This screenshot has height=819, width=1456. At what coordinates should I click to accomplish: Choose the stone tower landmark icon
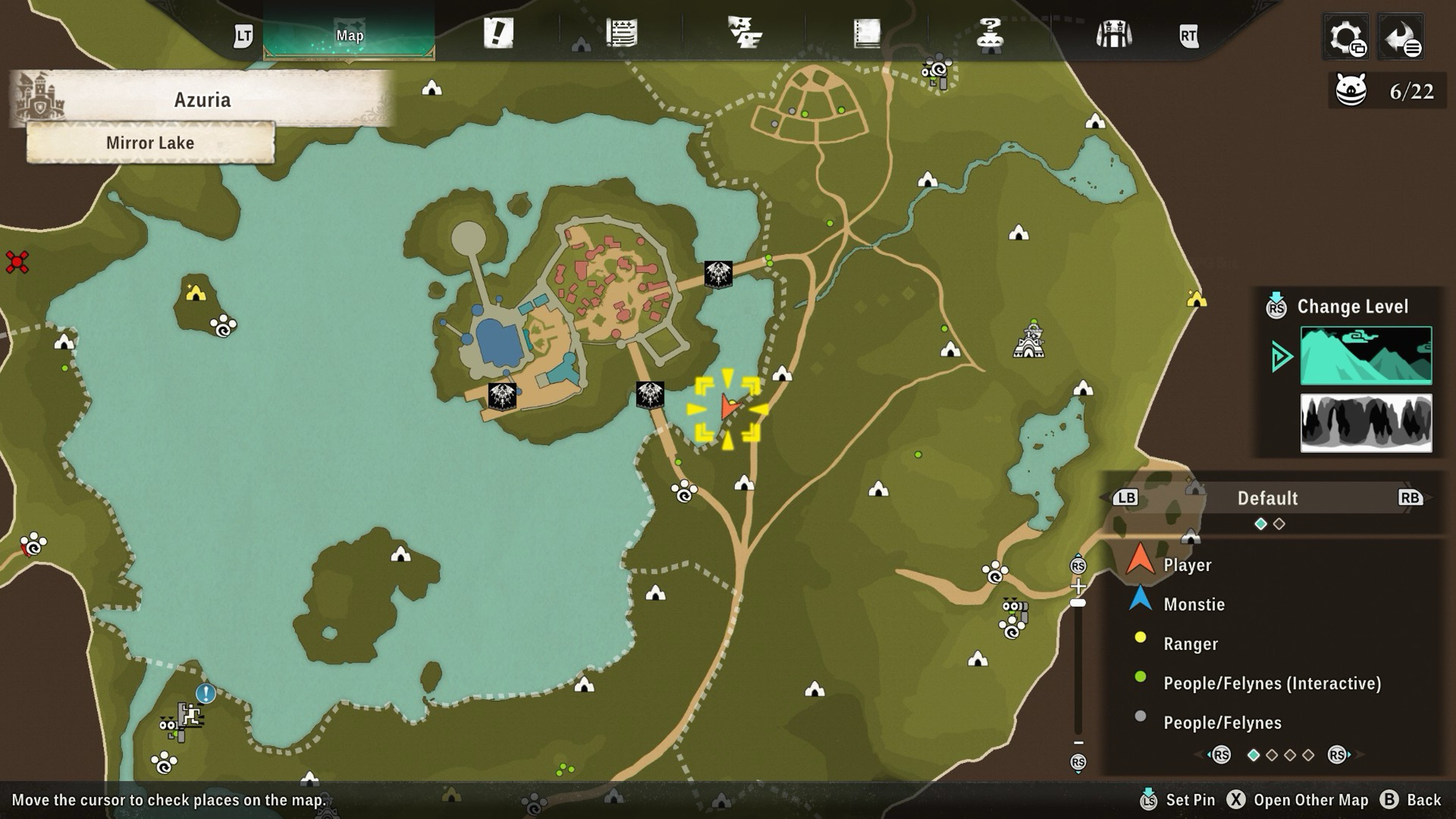[x=1029, y=341]
